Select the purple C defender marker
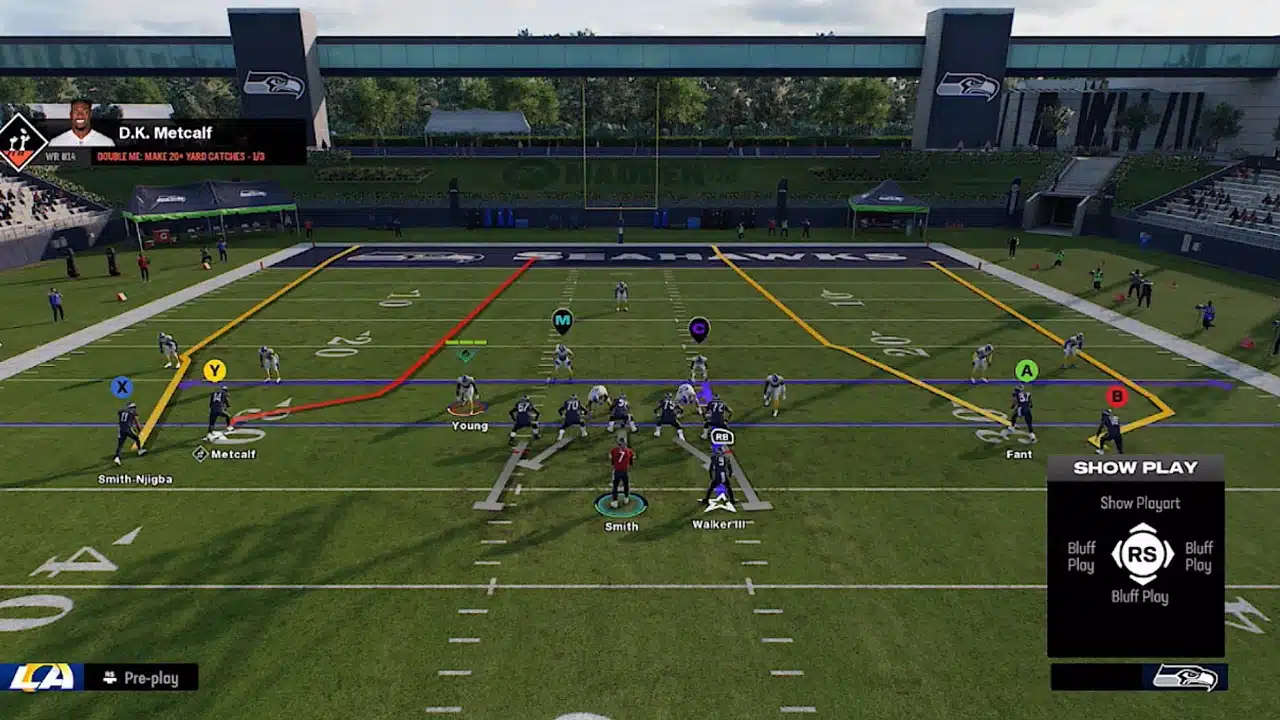 click(699, 327)
